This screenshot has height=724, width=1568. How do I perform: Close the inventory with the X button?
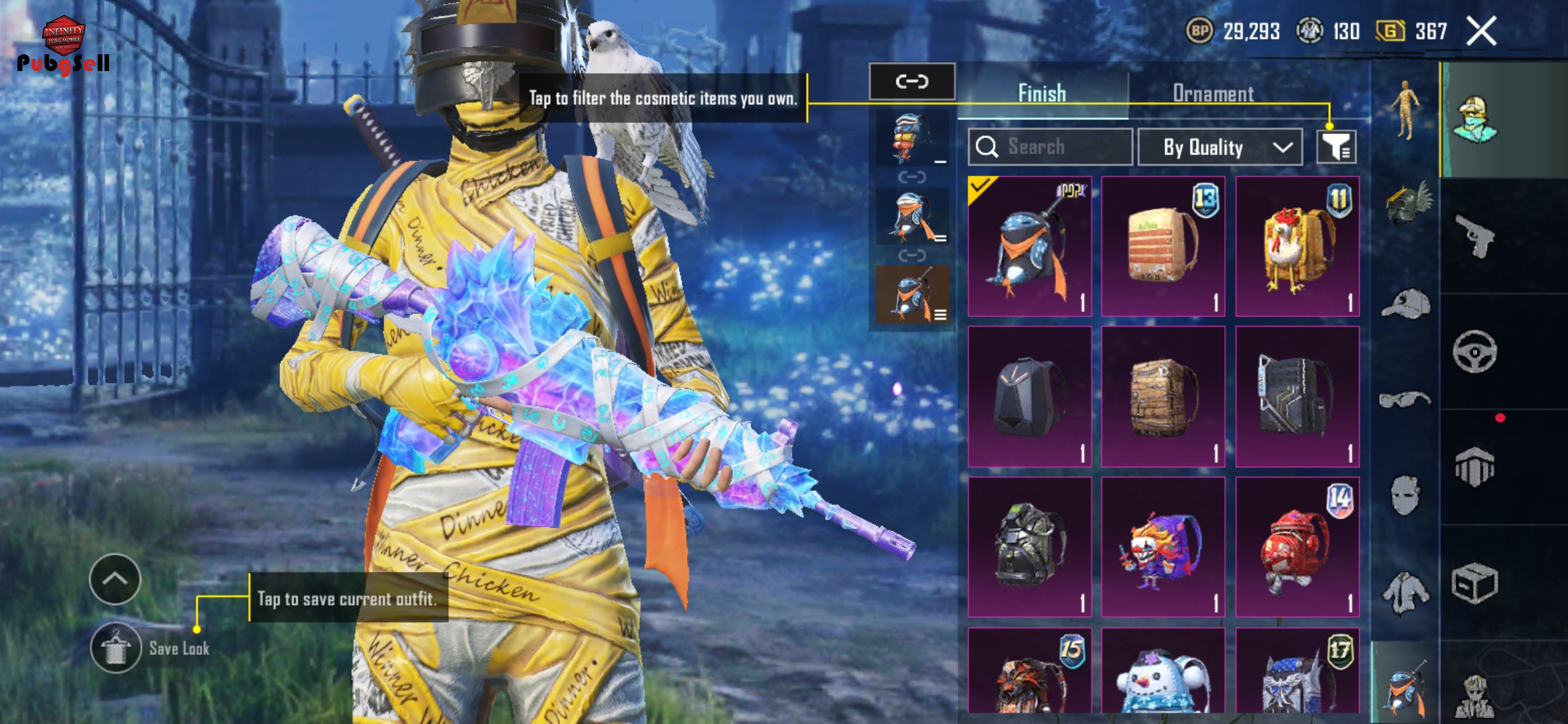pyautogui.click(x=1481, y=32)
